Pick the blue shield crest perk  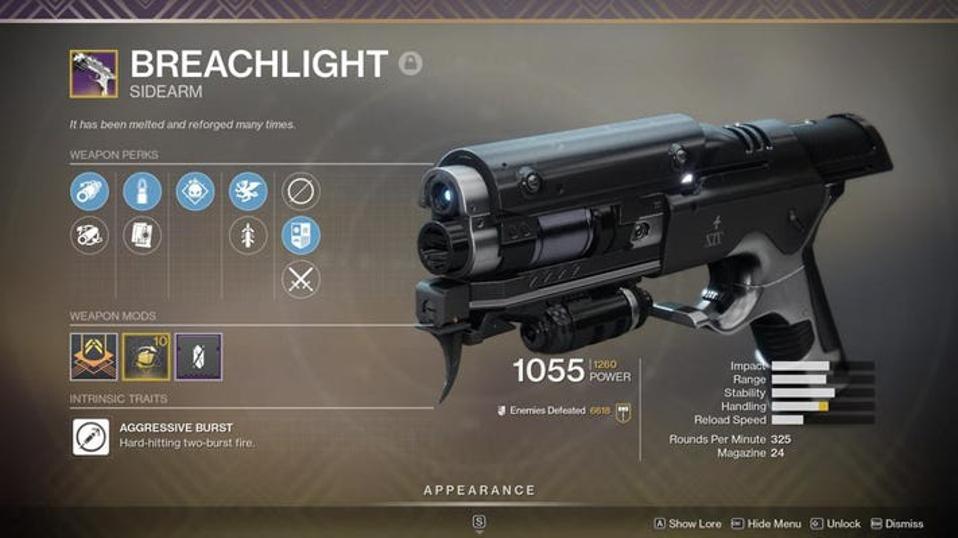click(x=301, y=236)
